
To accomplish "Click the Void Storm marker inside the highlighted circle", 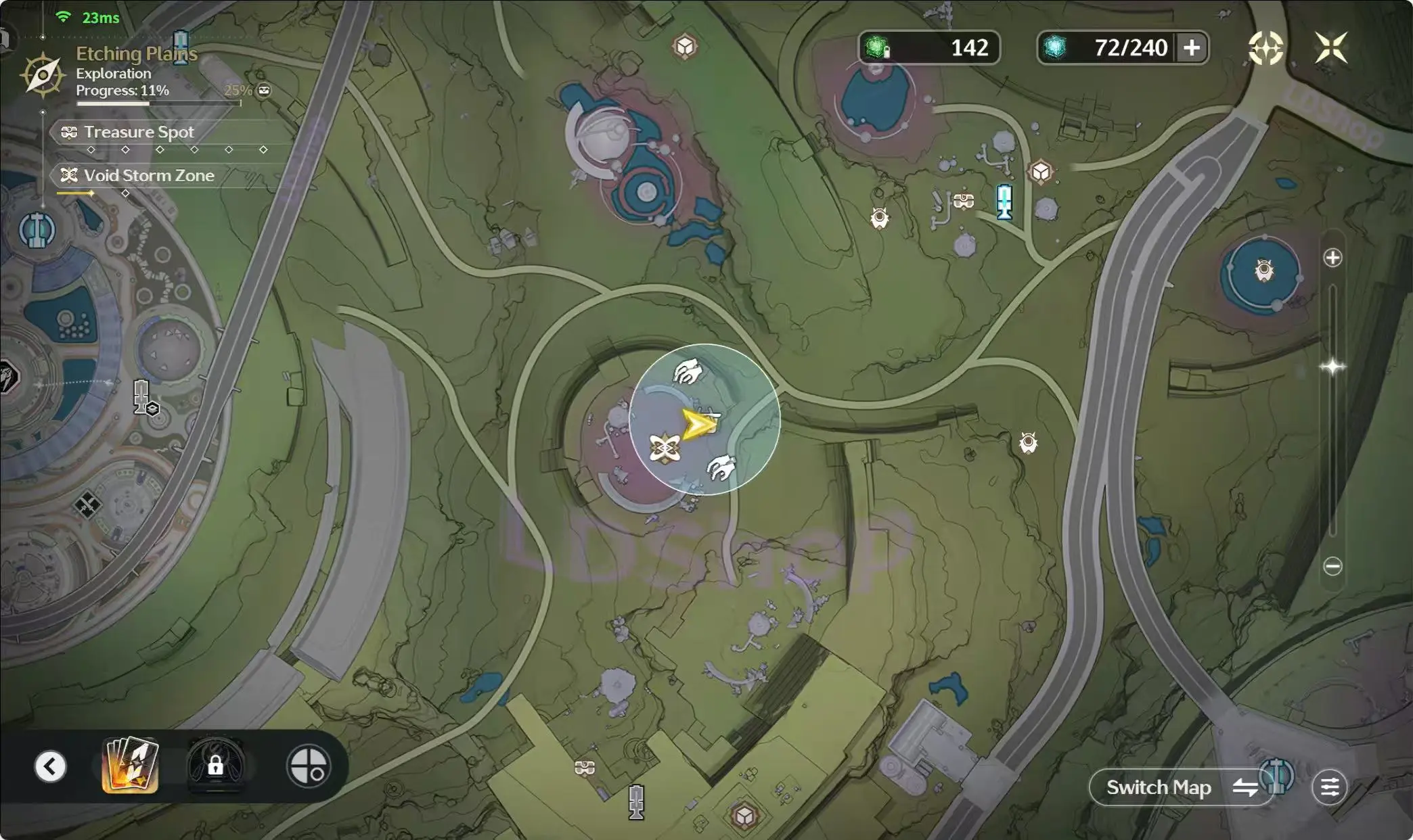I will click(x=665, y=448).
